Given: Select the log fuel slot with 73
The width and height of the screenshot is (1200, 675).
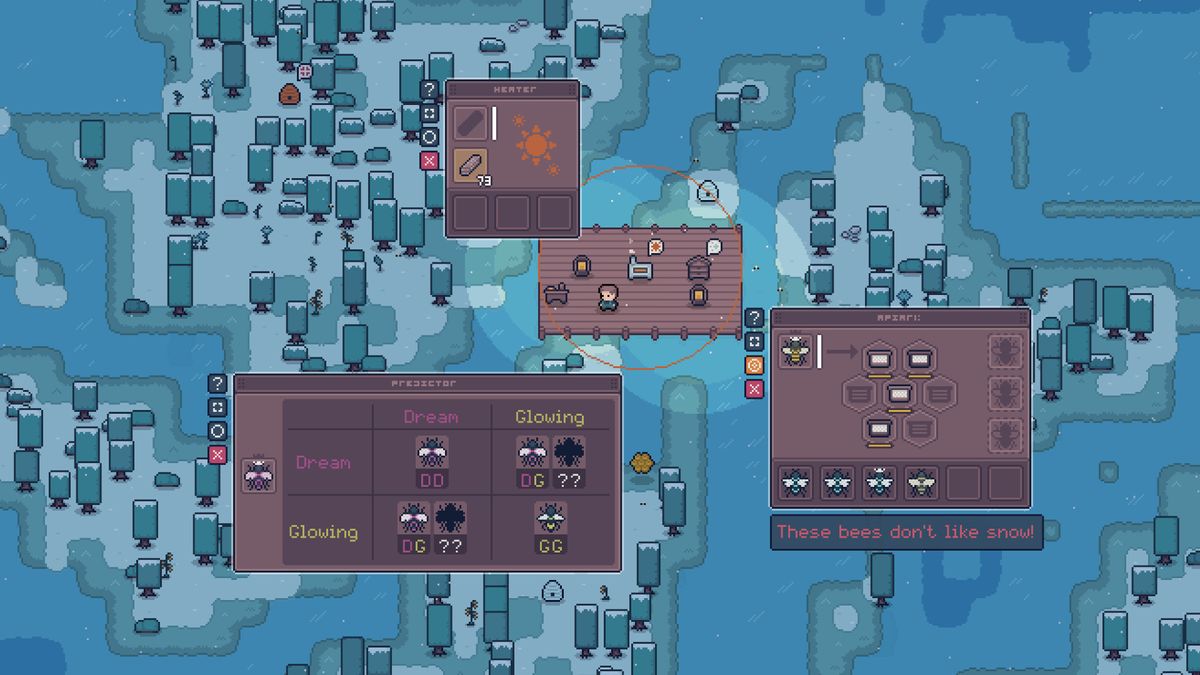Looking at the screenshot, I should tap(471, 166).
